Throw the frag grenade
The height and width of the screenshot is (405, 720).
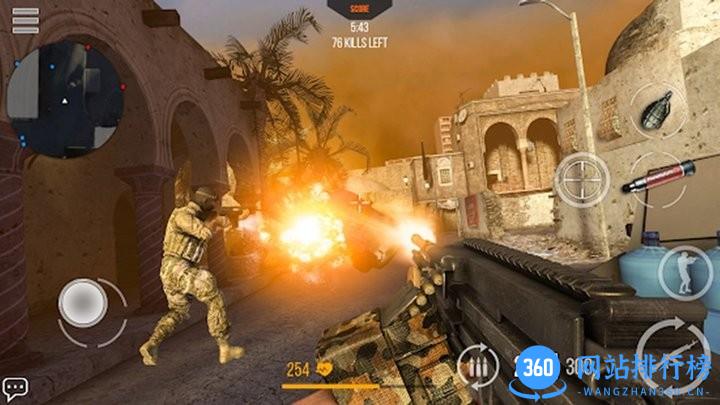click(659, 109)
